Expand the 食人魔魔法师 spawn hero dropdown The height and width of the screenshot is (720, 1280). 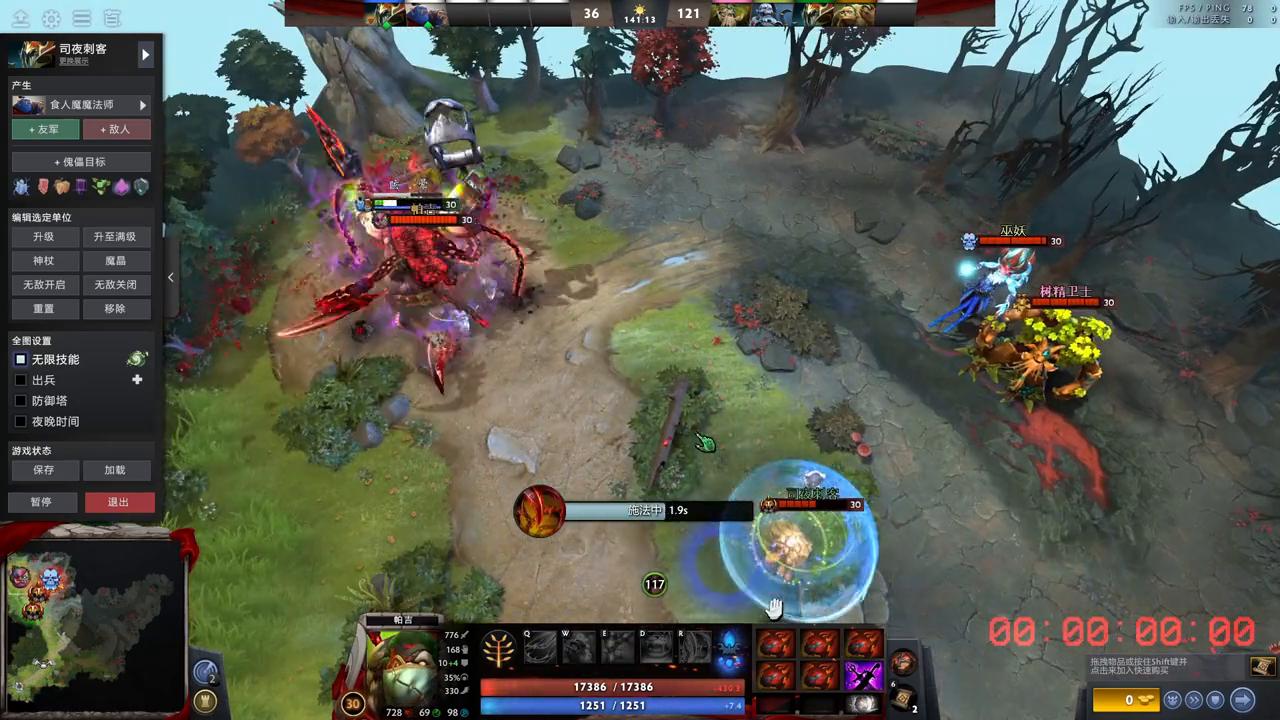click(x=142, y=104)
